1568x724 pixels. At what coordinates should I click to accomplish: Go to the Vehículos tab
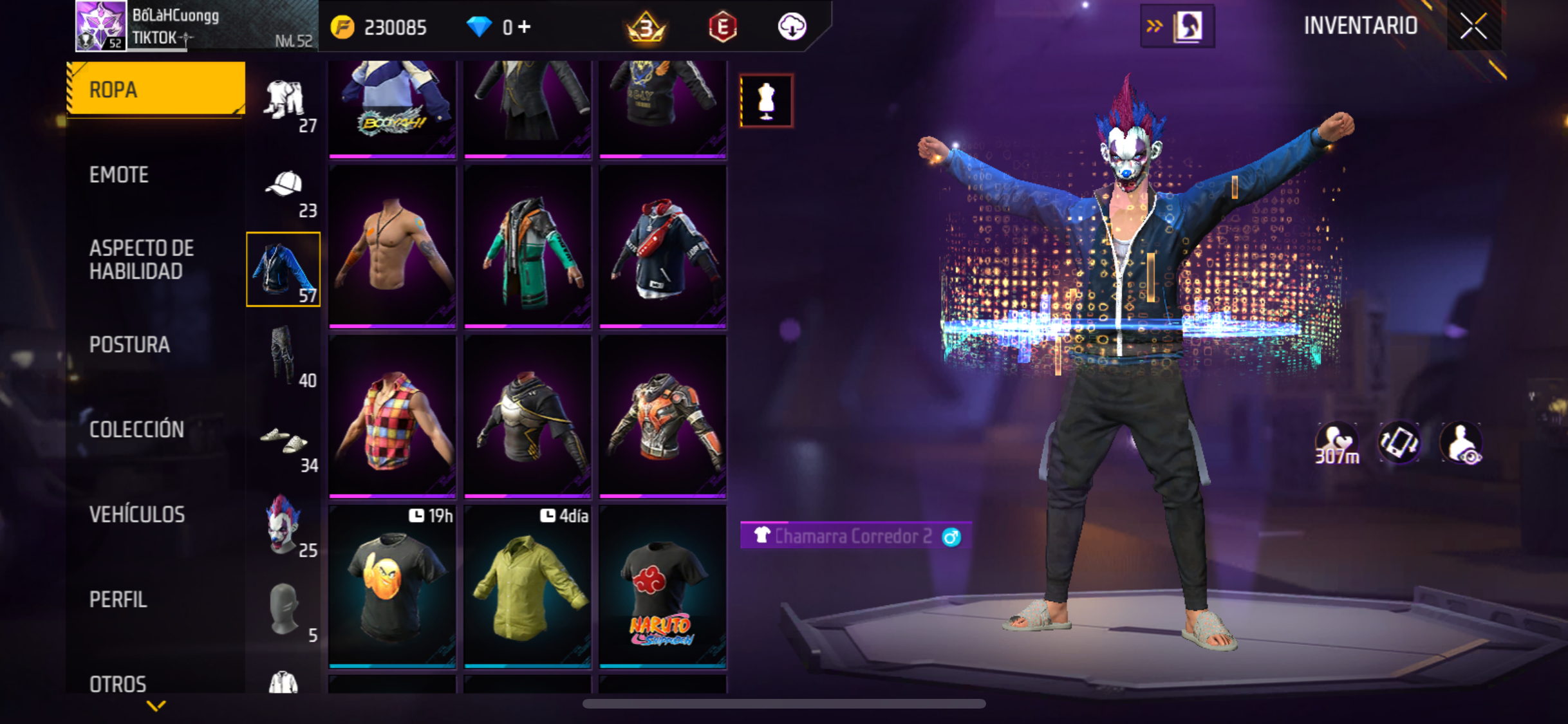137,514
